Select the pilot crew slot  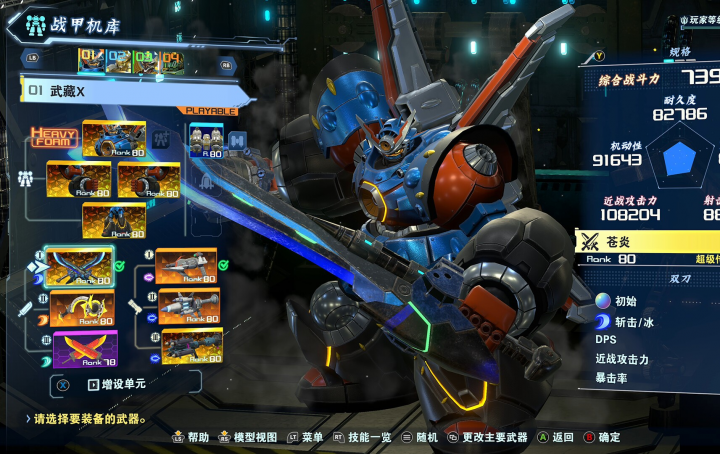click(207, 141)
